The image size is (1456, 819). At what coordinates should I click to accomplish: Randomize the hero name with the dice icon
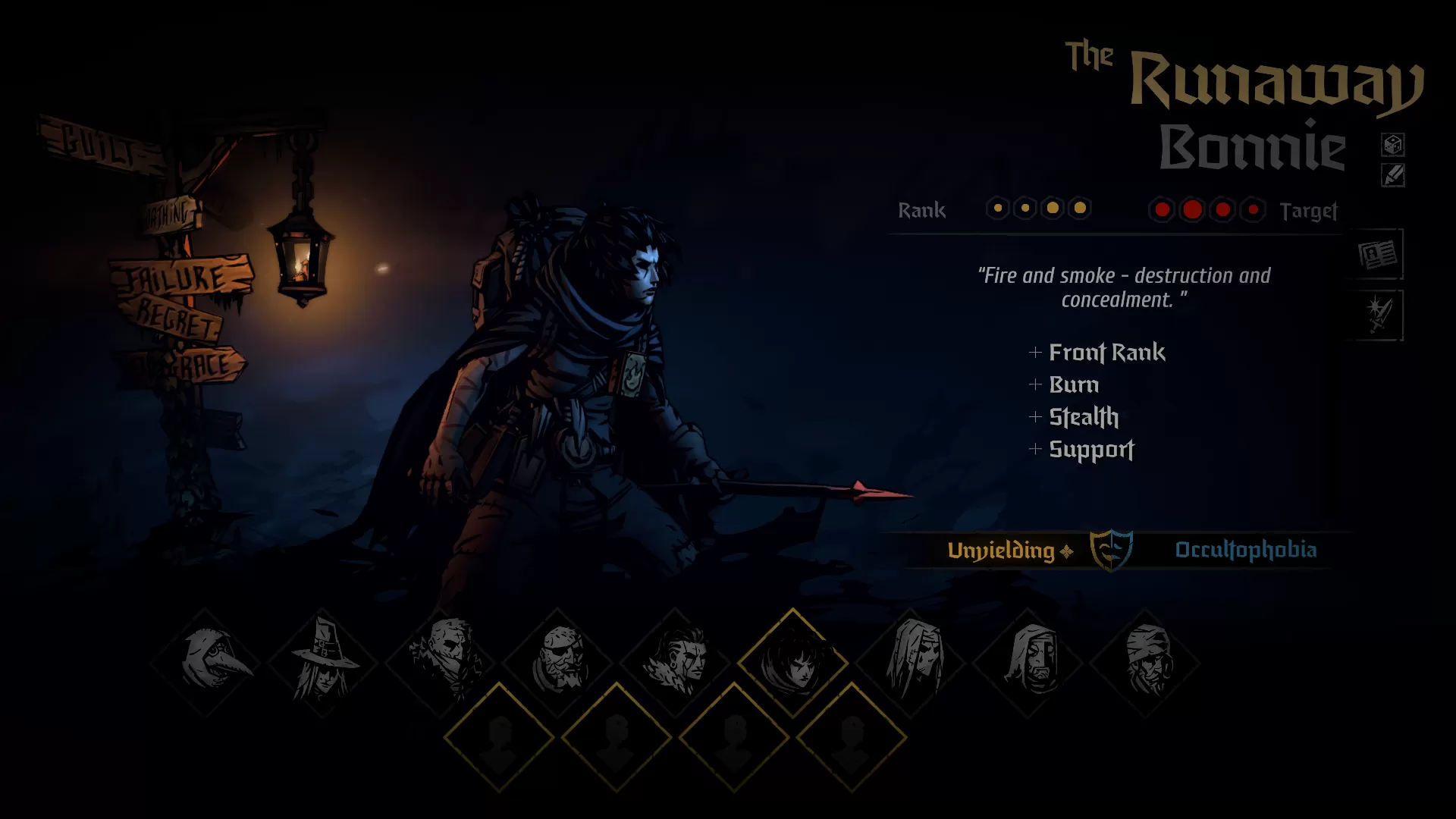[1392, 144]
